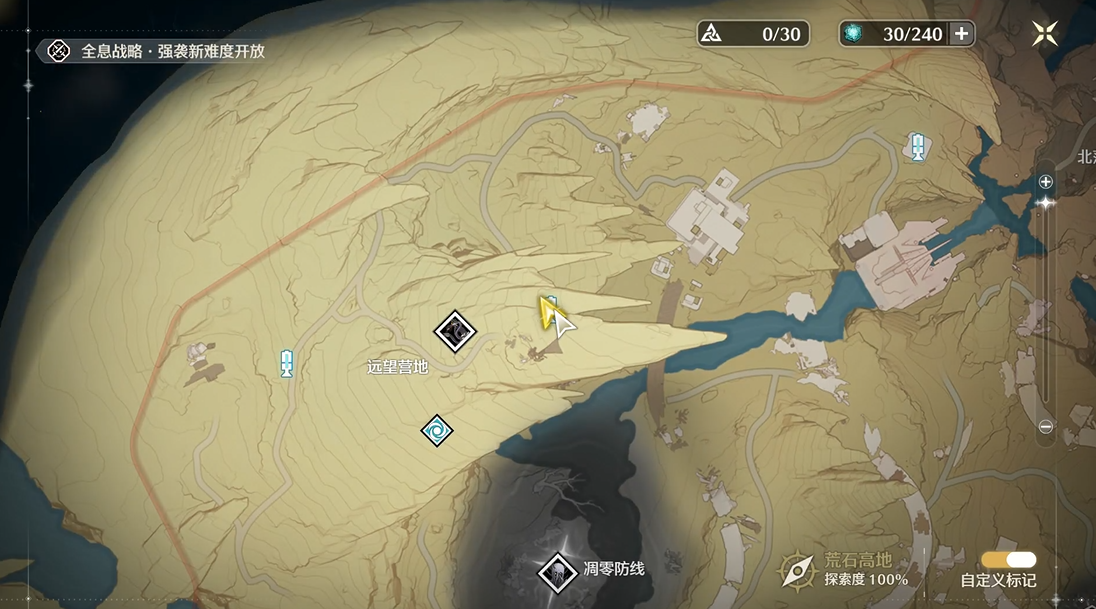This screenshot has height=609, width=1096.
Task: Select the blue swirl diamond map marker
Action: click(436, 430)
